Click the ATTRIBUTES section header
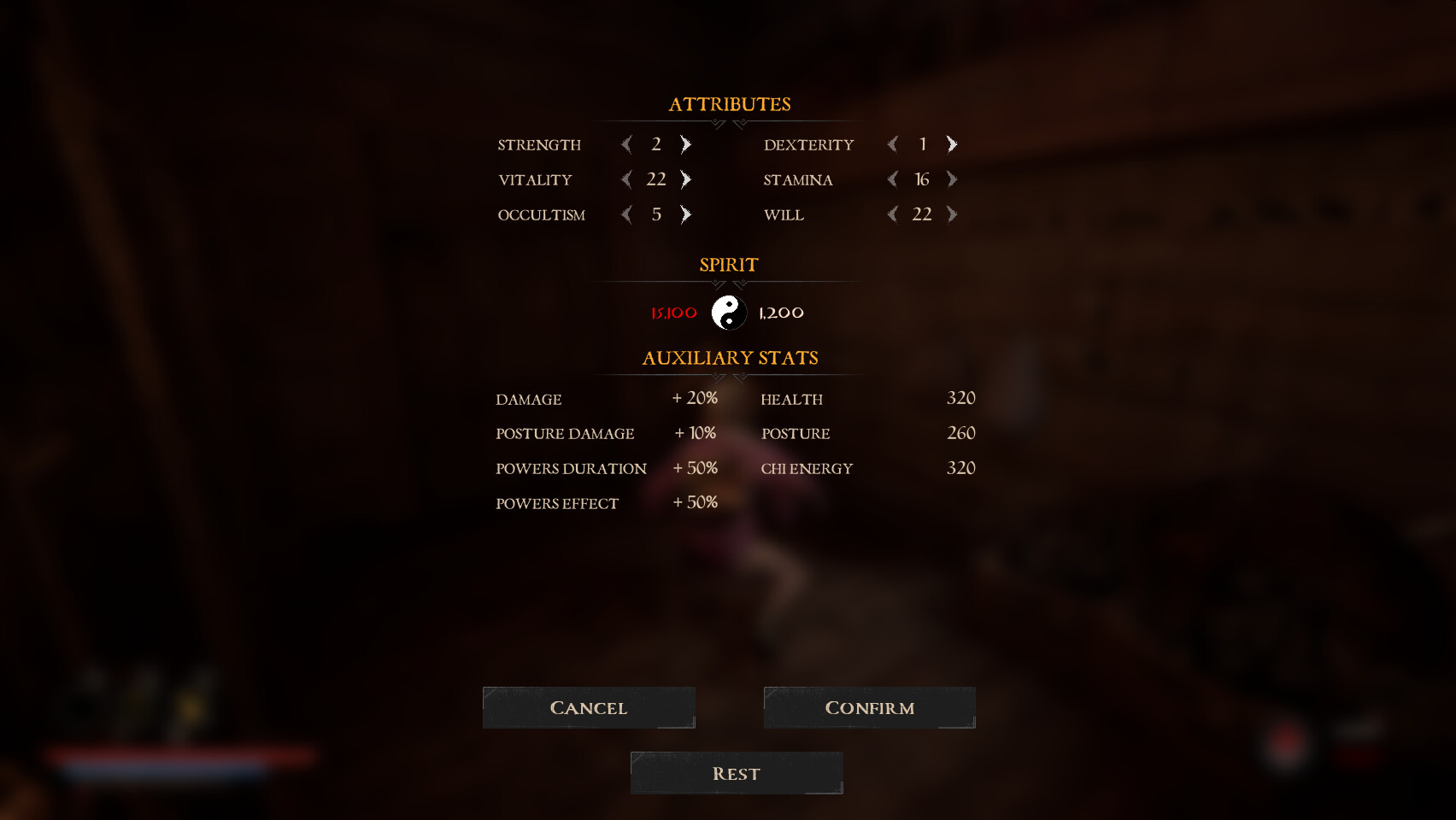The height and width of the screenshot is (820, 1456). (729, 103)
